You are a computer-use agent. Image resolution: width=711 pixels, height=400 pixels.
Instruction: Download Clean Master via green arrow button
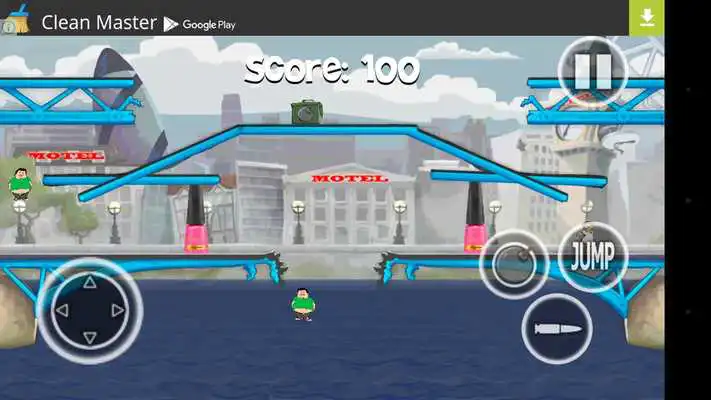(646, 17)
